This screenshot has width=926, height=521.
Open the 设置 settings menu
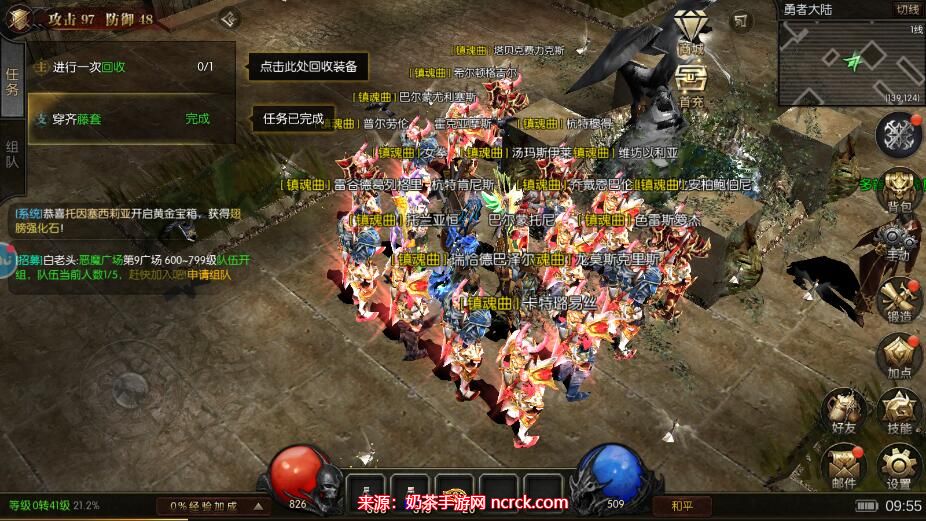click(899, 465)
